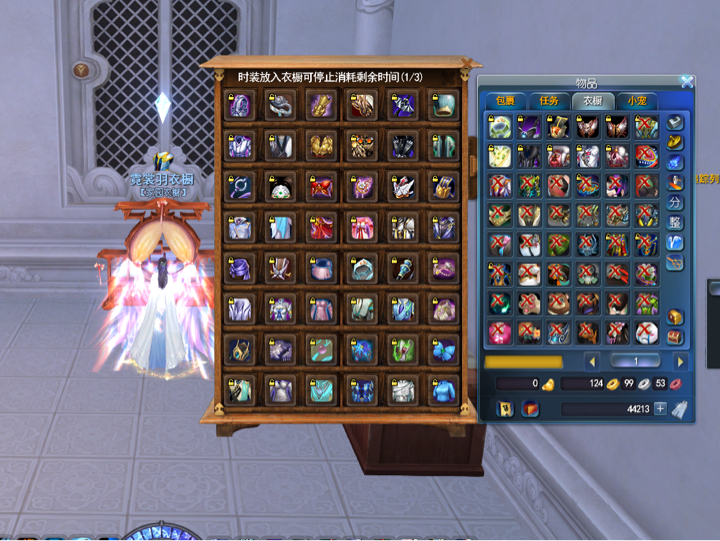Click the 整 sort button
The width and height of the screenshot is (720, 541).
(675, 222)
